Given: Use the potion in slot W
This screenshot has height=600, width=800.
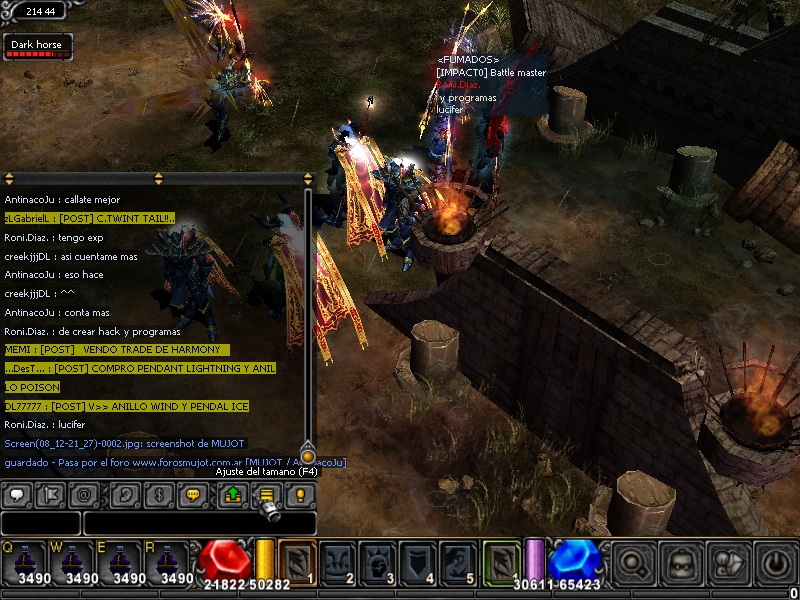Looking at the screenshot, I should pos(74,564).
